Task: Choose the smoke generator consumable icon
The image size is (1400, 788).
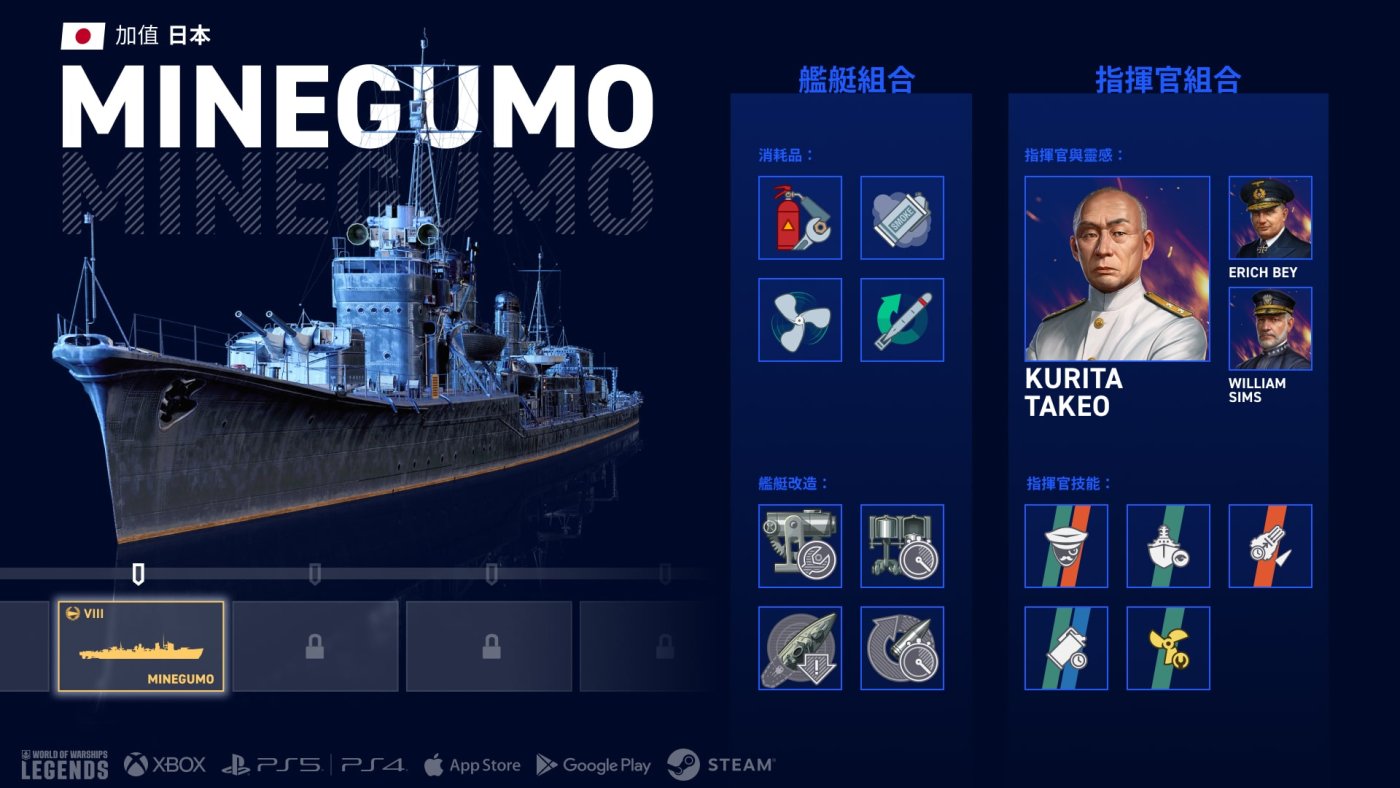Action: [902, 218]
